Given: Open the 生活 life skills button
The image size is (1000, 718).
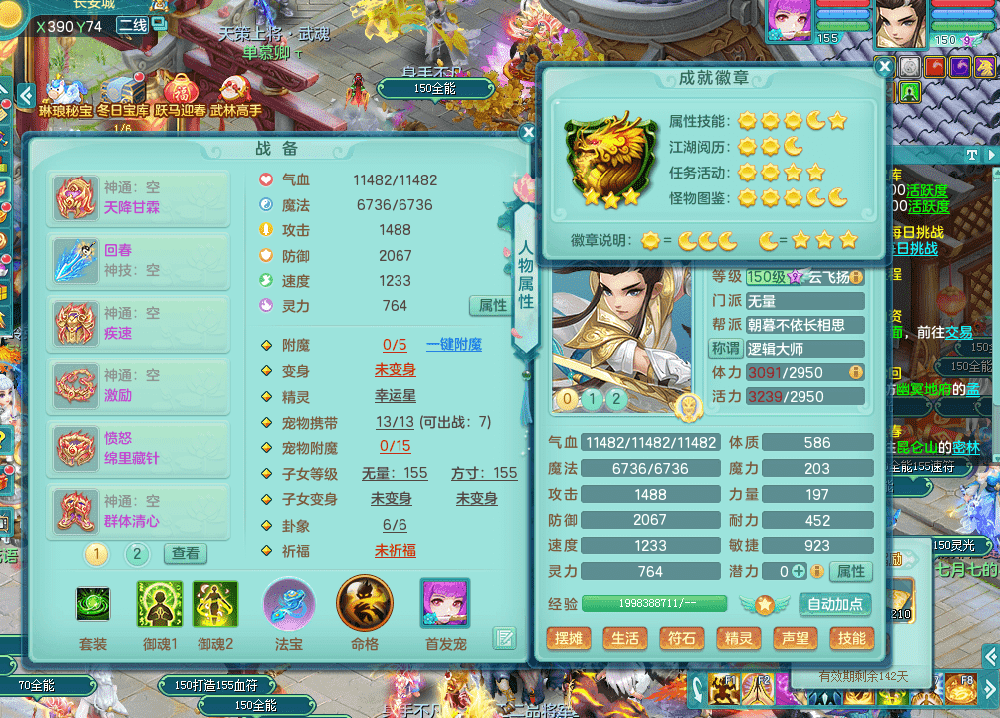Looking at the screenshot, I should [626, 638].
